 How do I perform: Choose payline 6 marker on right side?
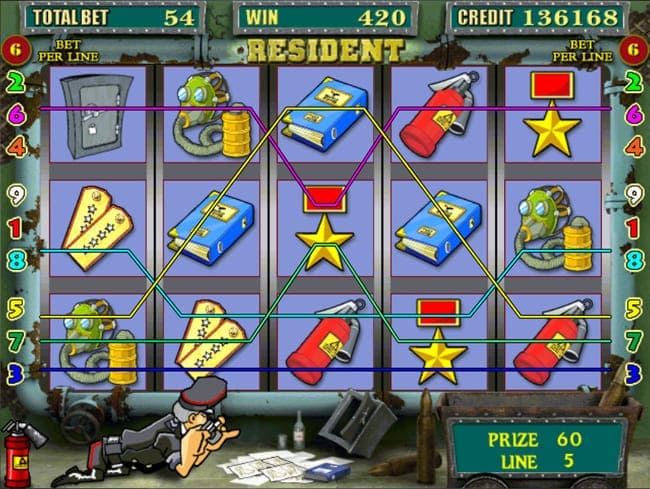pos(633,115)
